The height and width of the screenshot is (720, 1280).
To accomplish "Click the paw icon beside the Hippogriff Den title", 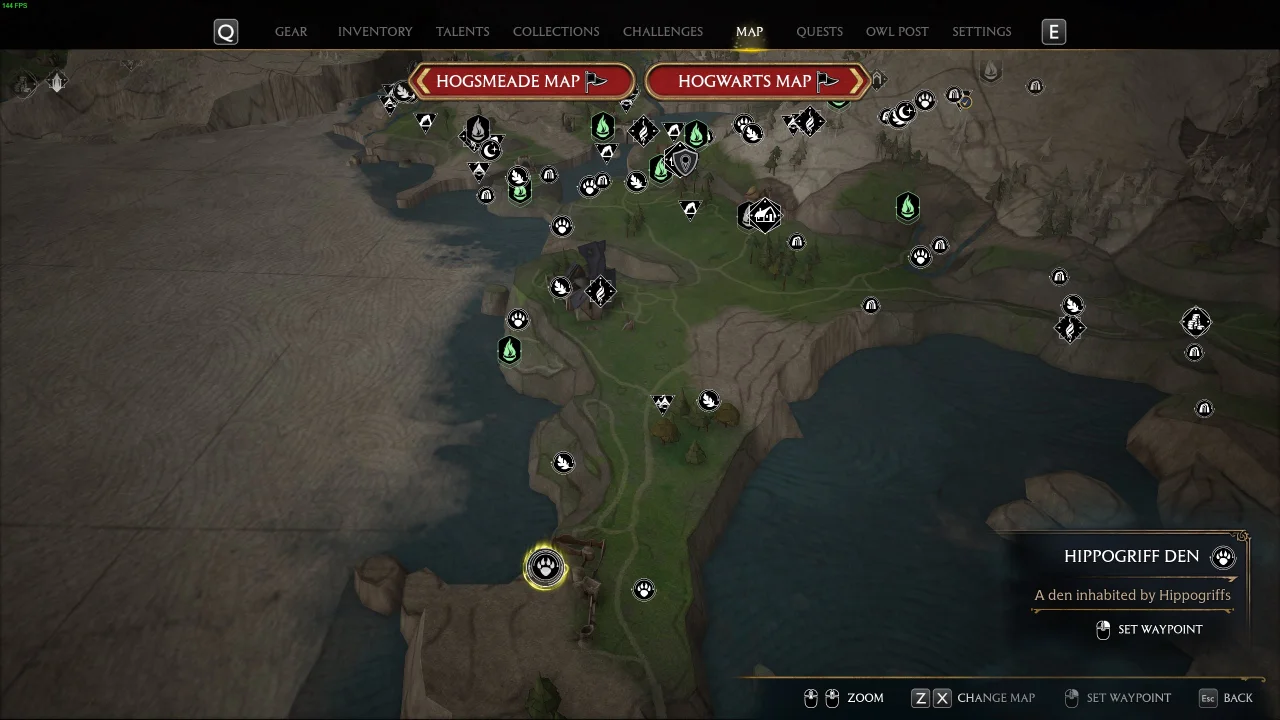I will (x=1222, y=557).
